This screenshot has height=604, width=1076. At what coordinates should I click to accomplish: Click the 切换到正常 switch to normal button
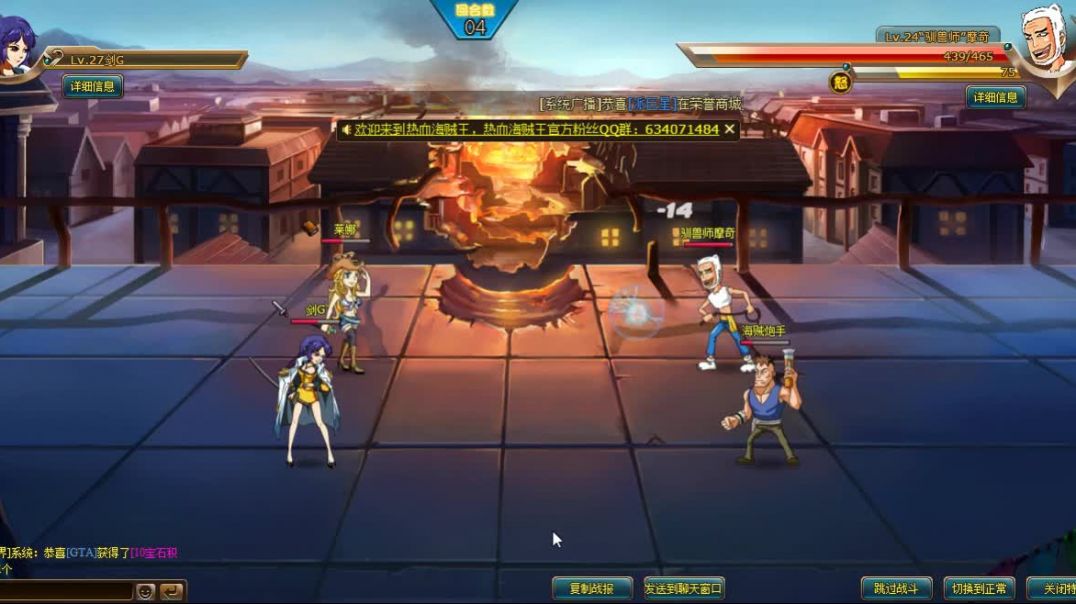(978, 588)
